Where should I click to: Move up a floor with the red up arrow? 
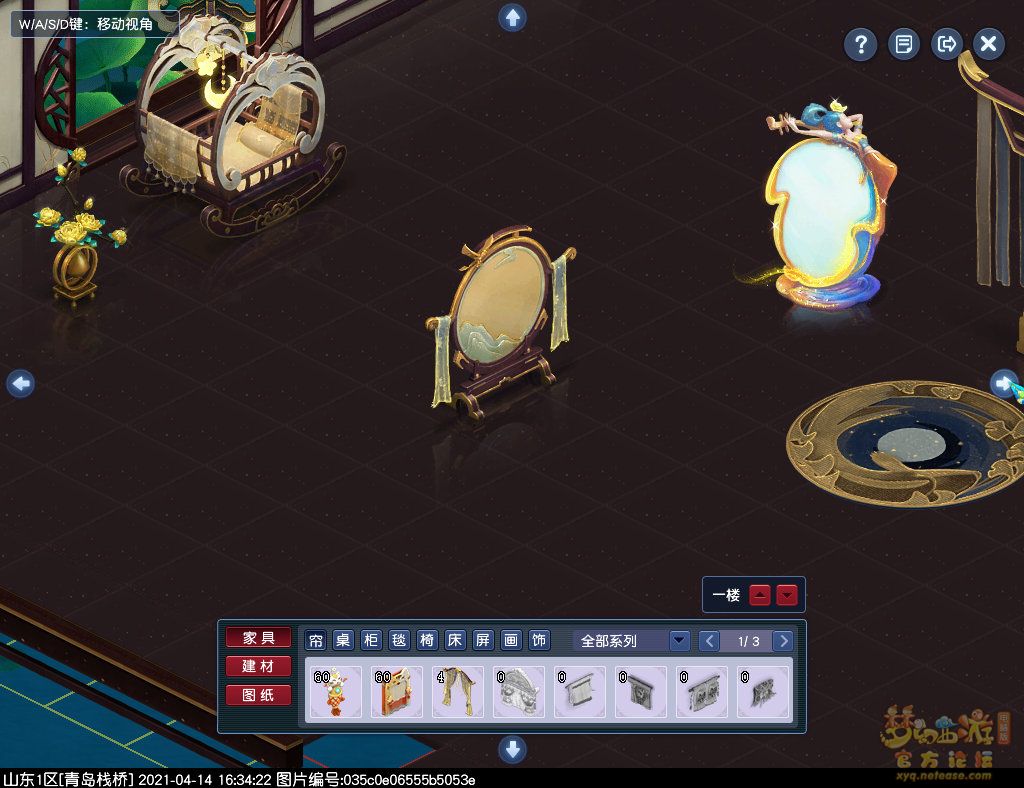click(x=760, y=595)
